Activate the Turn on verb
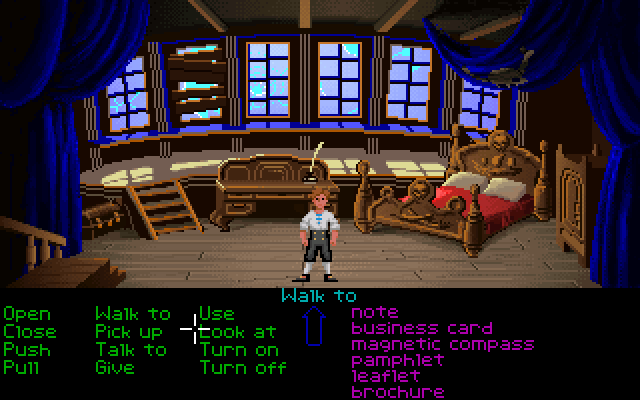The image size is (640, 400). point(238,349)
